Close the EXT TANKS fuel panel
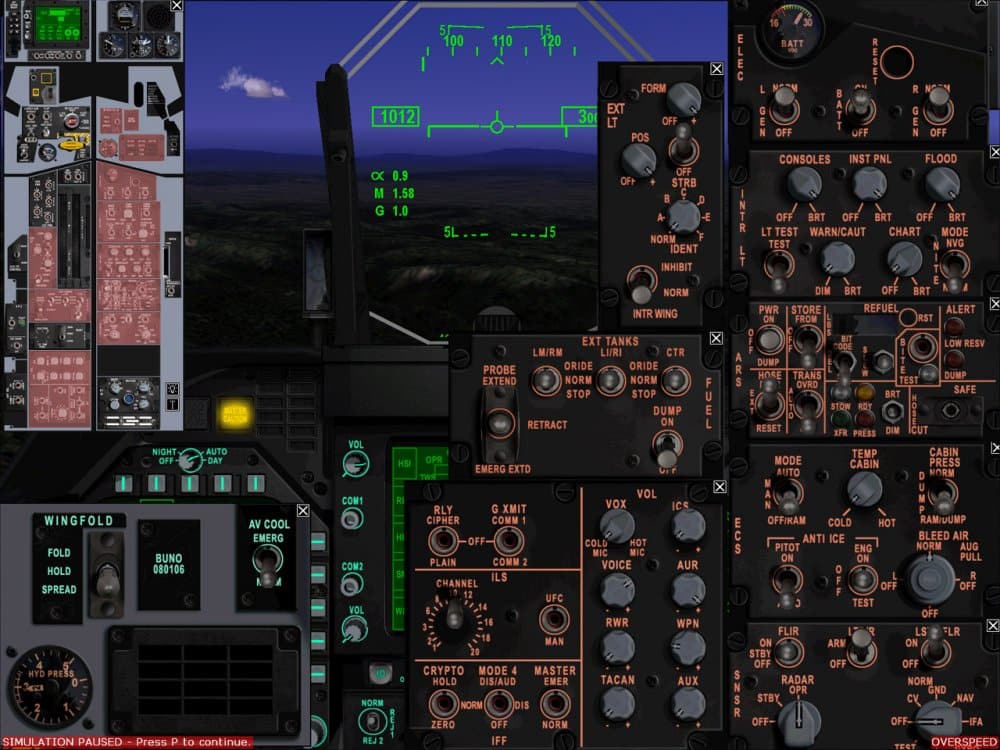This screenshot has width=1000, height=750. click(x=716, y=338)
